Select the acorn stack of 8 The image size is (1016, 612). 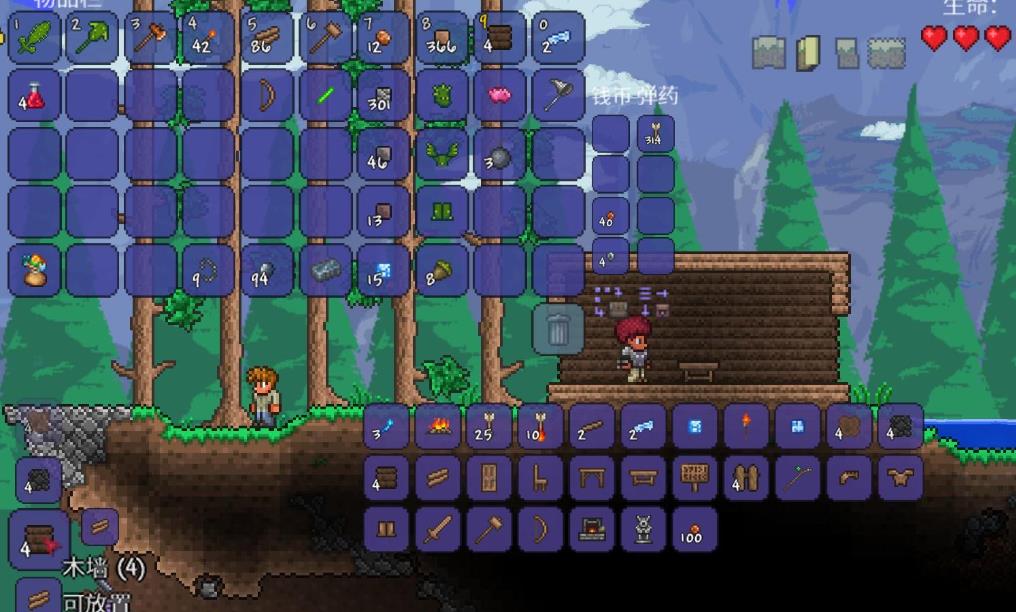[441, 271]
